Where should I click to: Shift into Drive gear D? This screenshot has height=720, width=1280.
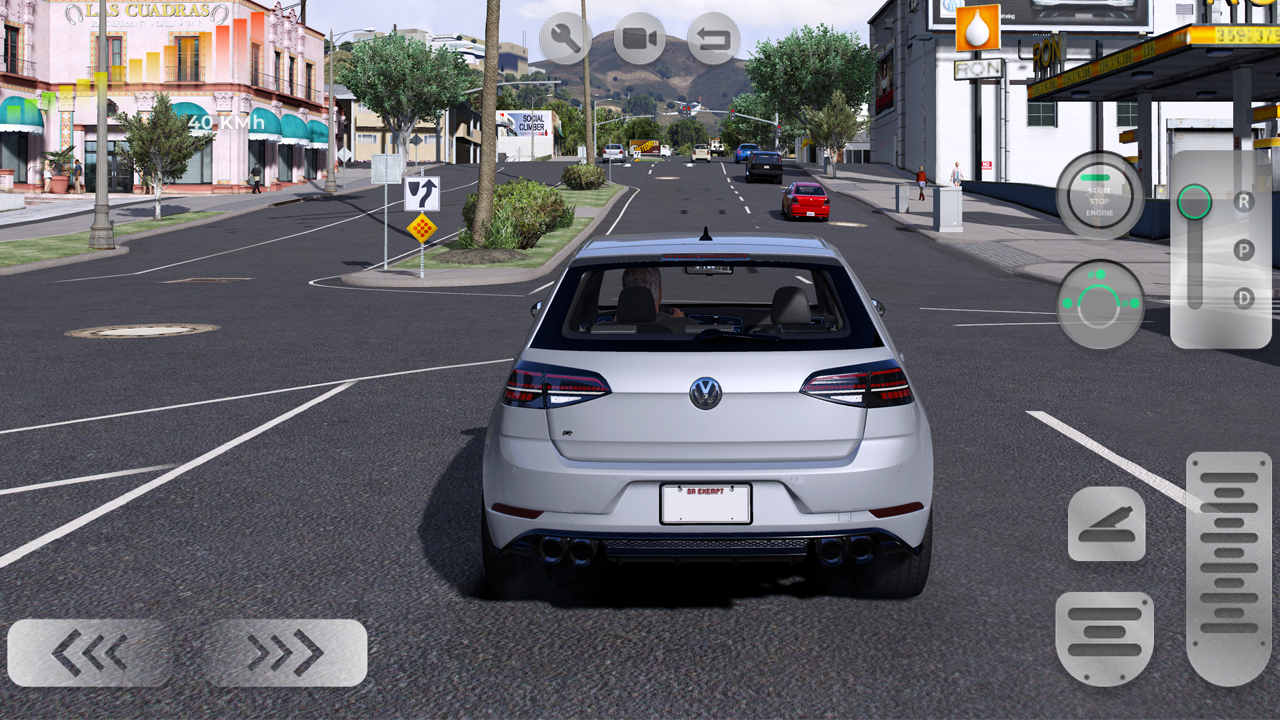click(1241, 297)
